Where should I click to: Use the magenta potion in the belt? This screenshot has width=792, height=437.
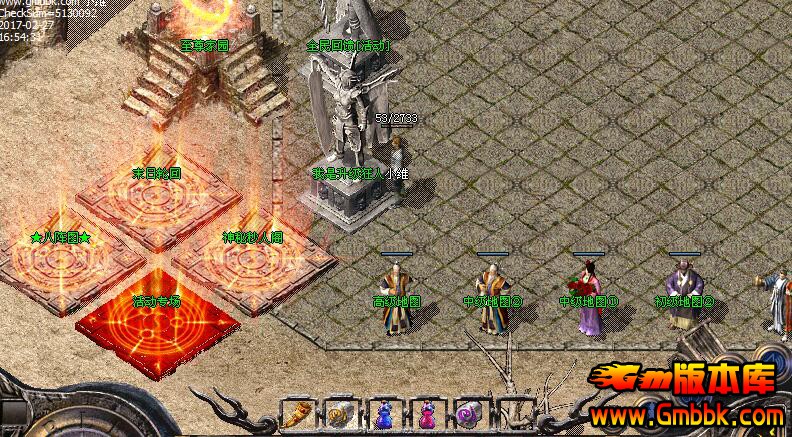click(427, 413)
